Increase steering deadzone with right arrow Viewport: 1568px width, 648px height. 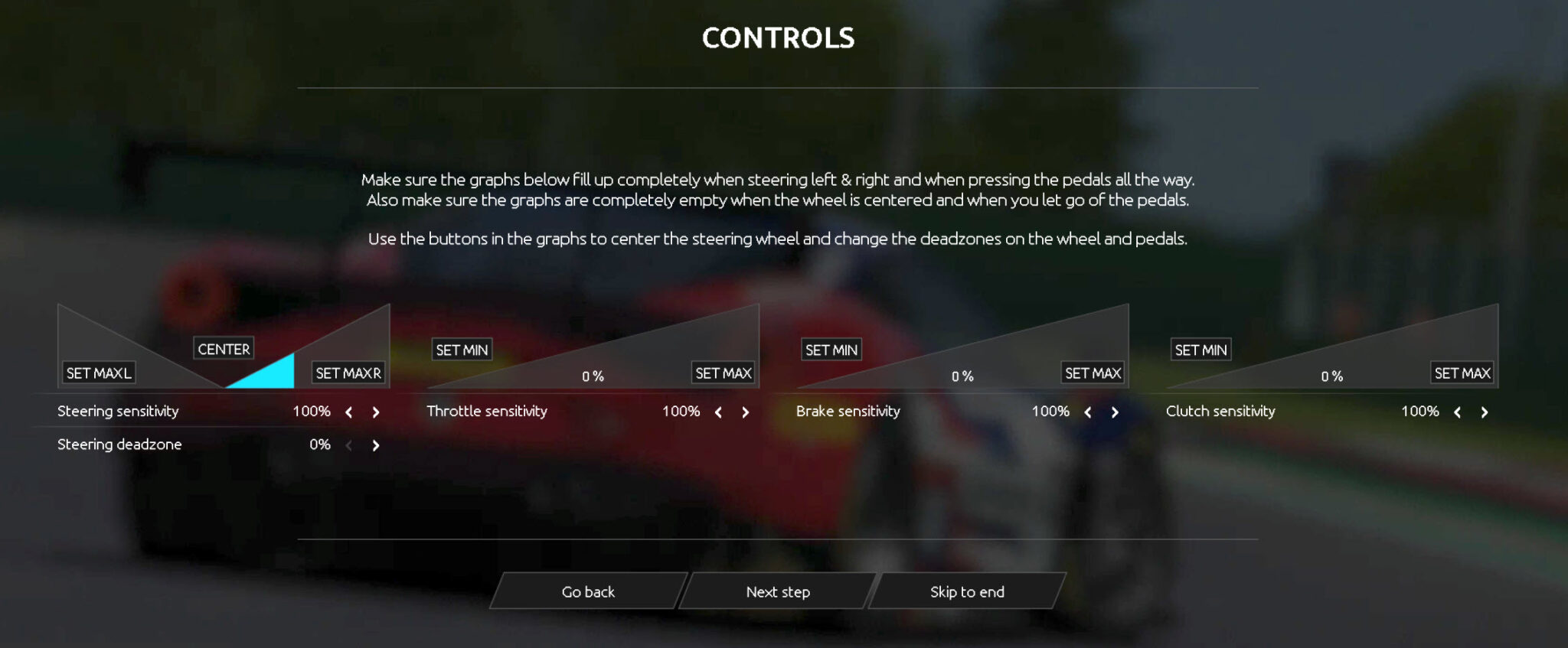tap(375, 444)
